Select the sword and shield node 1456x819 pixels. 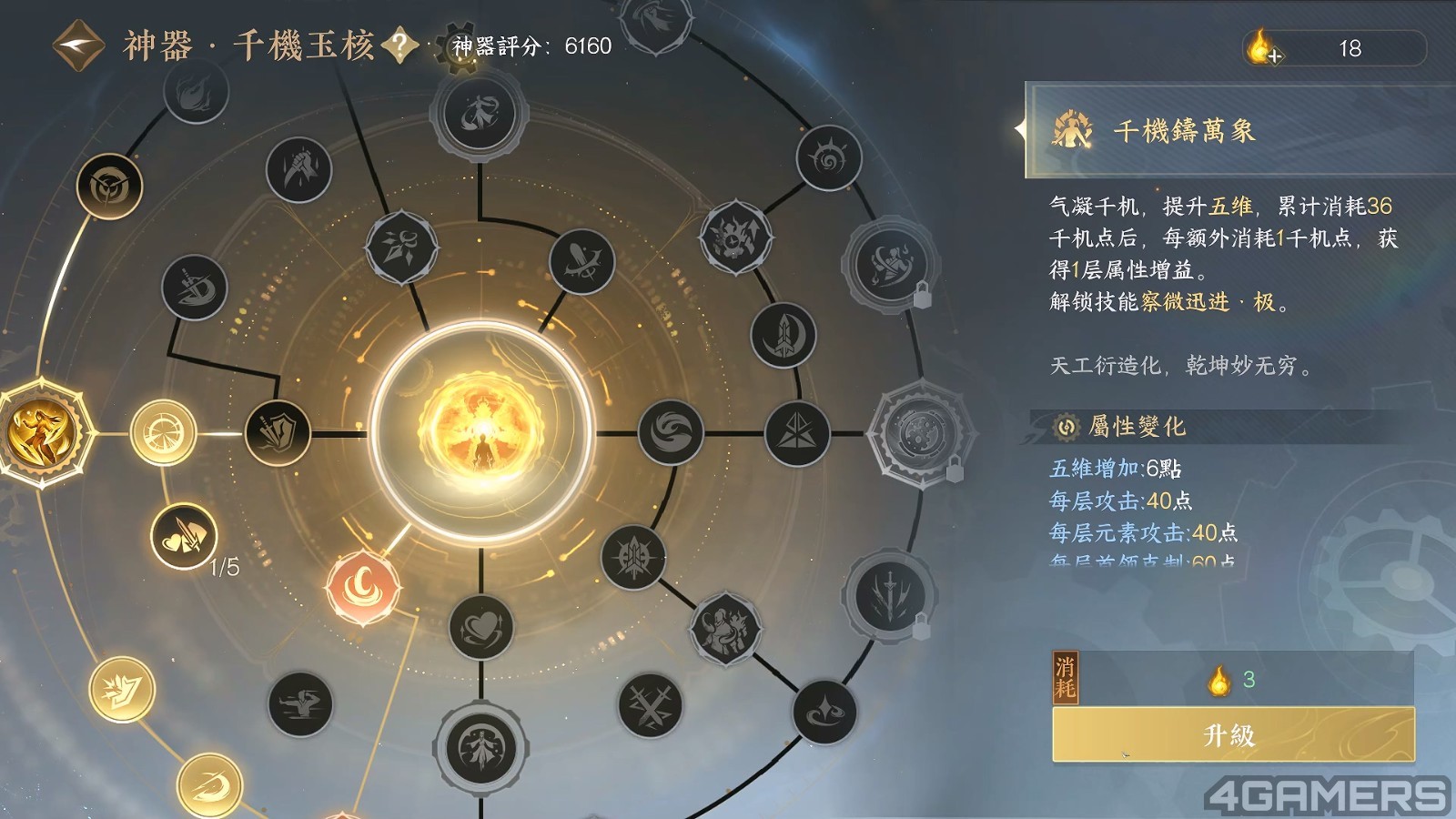point(278,432)
